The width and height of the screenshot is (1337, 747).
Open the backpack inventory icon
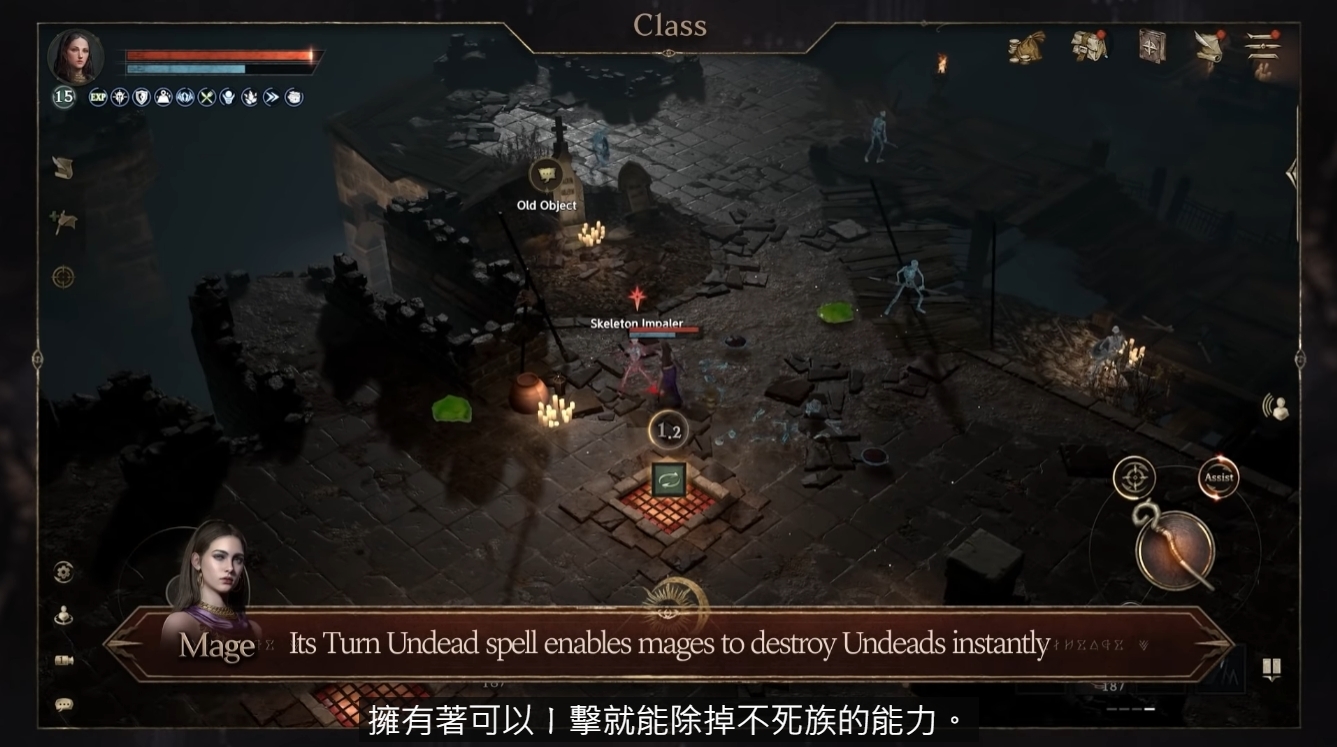1089,46
